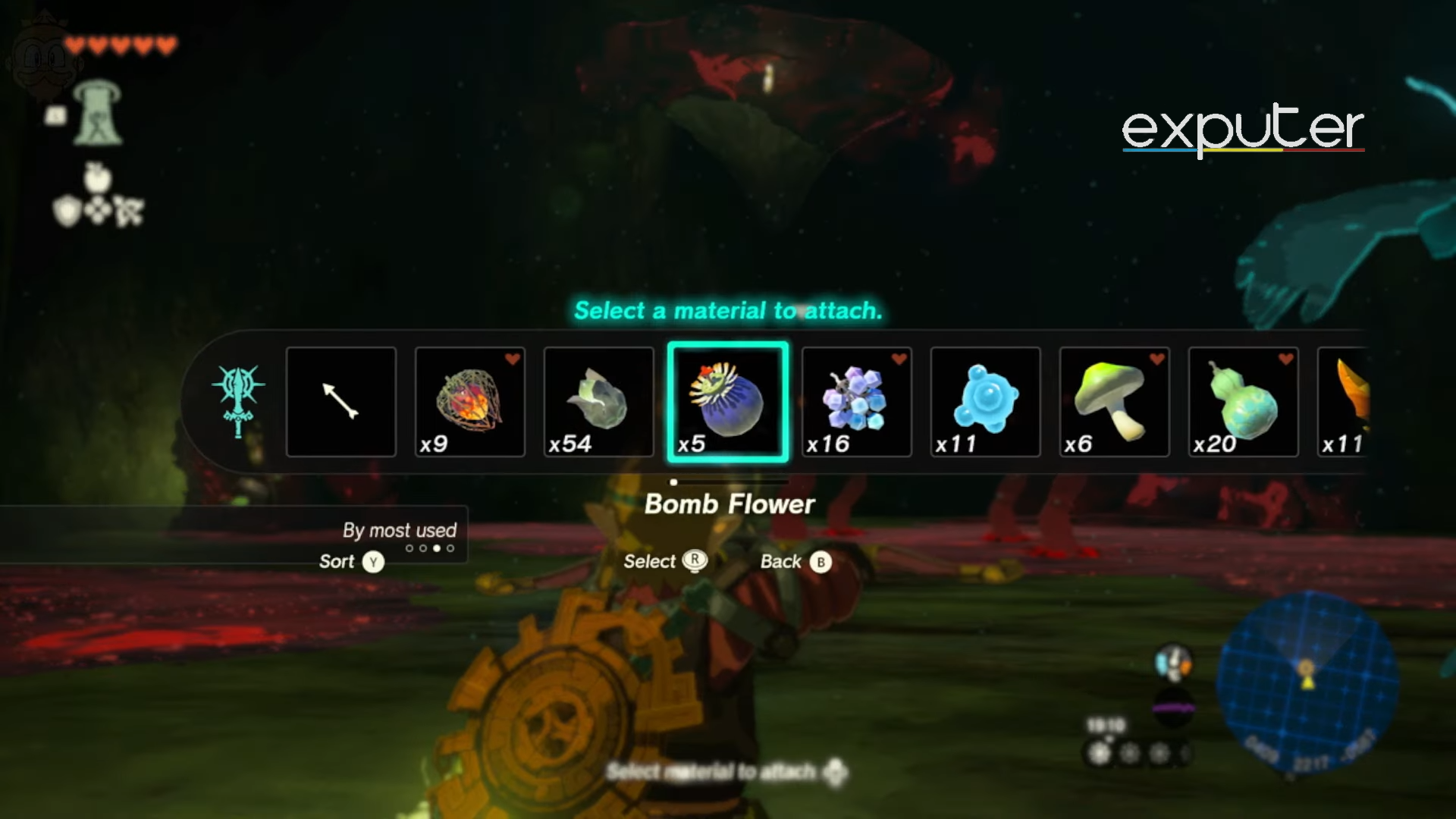Pick the green gourd-shaped fruit slot
This screenshot has height=819, width=1456.
coord(1244,402)
